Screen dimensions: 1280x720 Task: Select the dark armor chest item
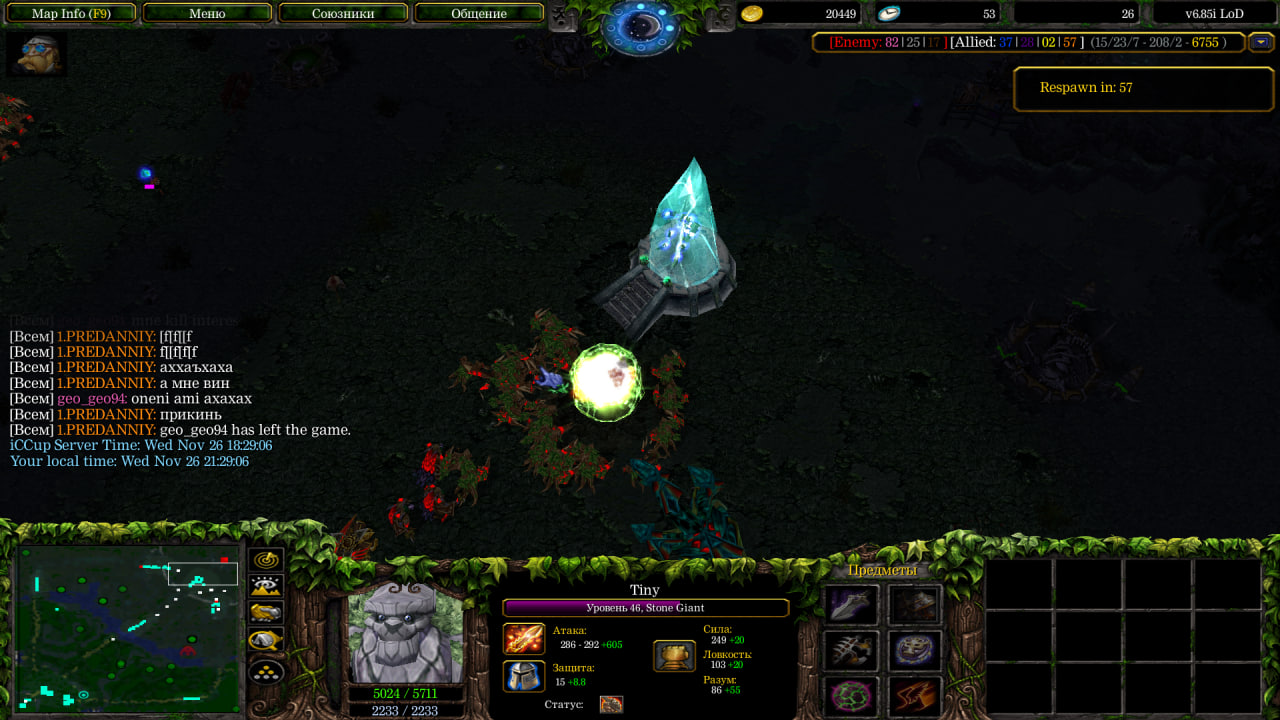915,605
